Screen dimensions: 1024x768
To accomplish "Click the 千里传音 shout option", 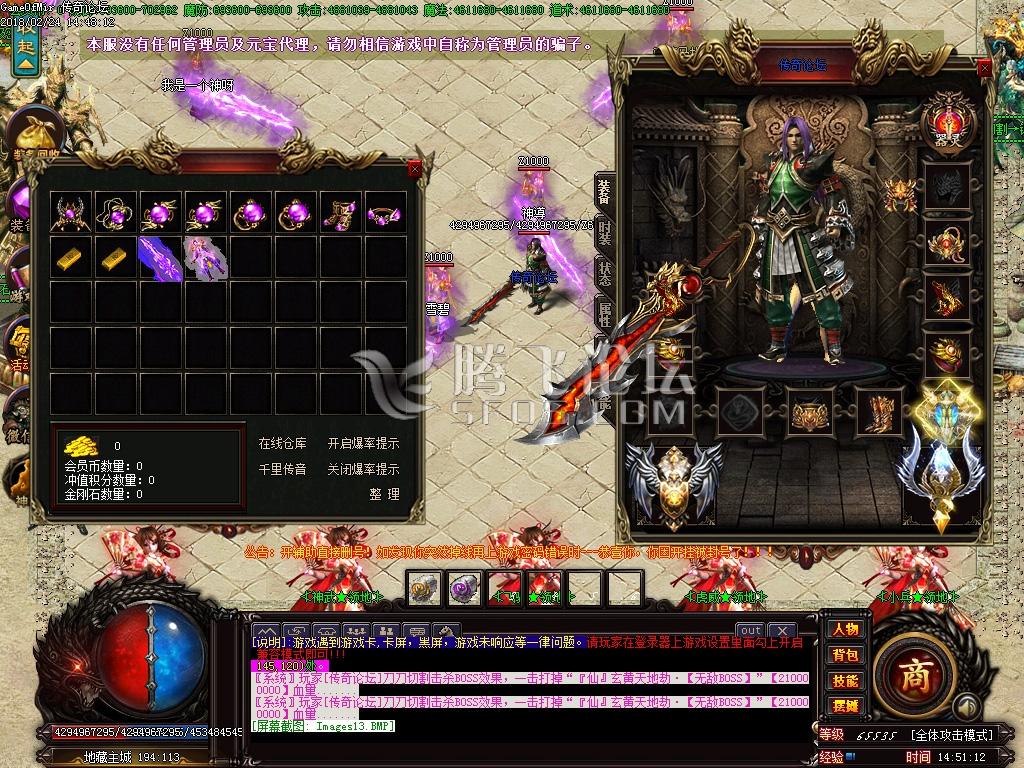I will point(283,469).
